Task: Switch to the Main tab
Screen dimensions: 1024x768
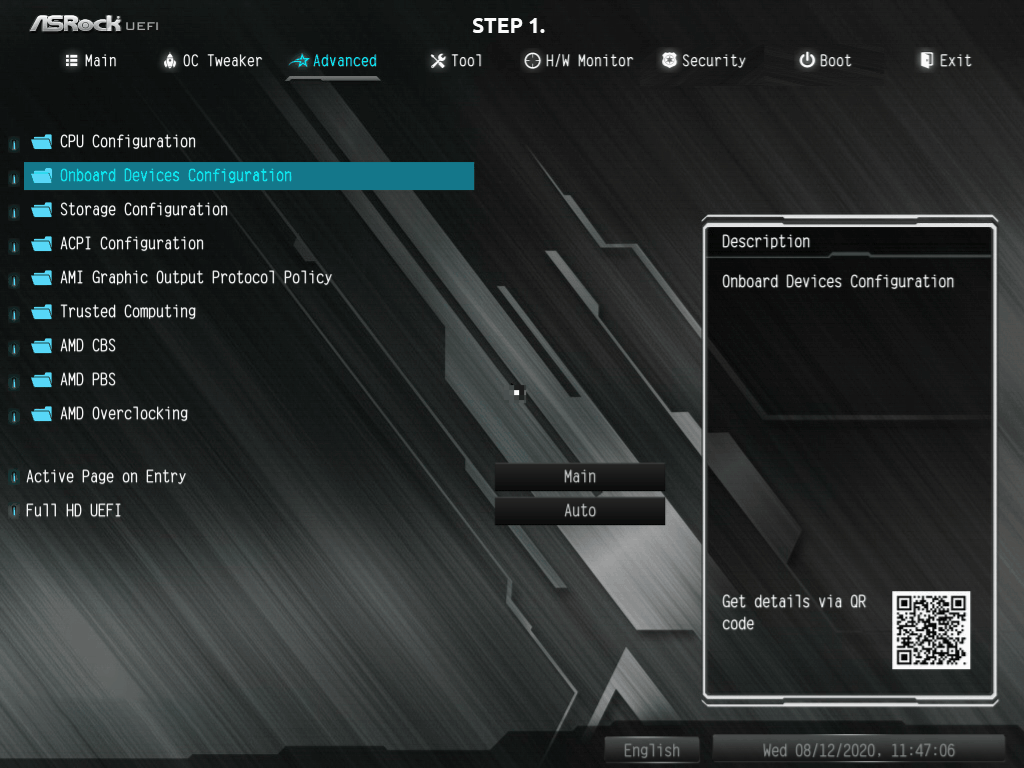Action: pos(91,61)
